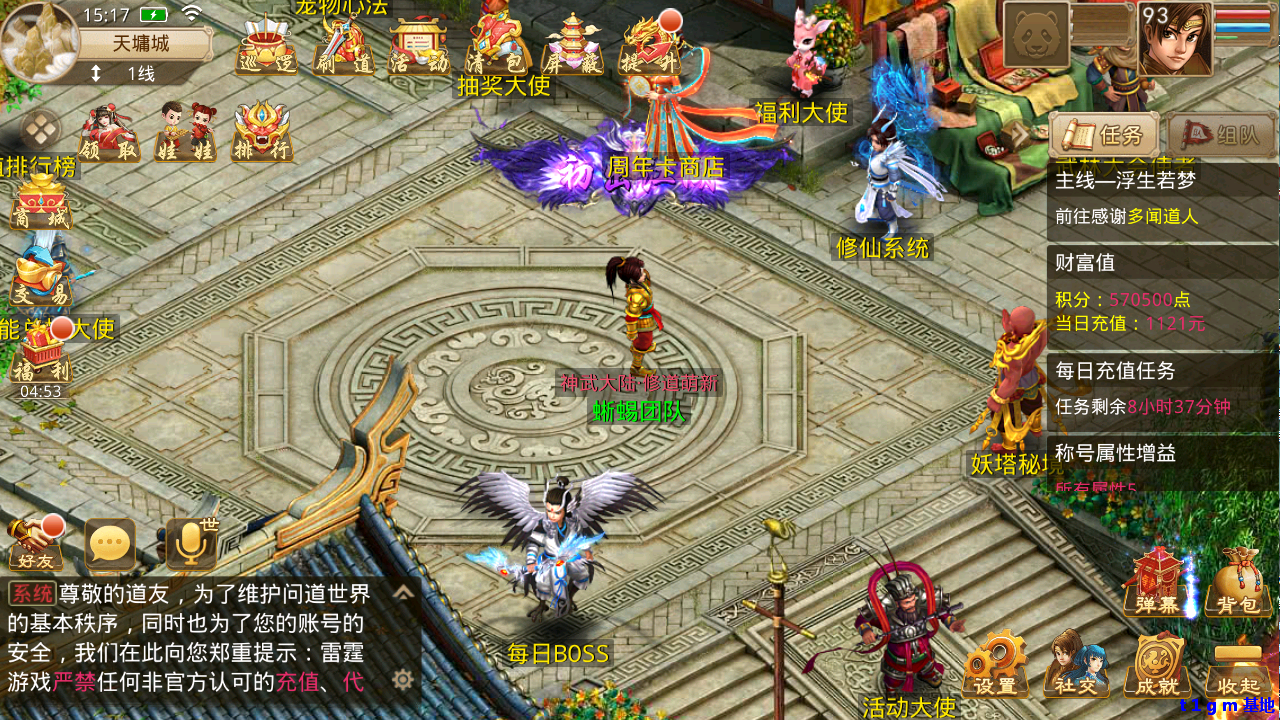Click the chat speech bubble button
This screenshot has height=720, width=1280.
click(109, 545)
